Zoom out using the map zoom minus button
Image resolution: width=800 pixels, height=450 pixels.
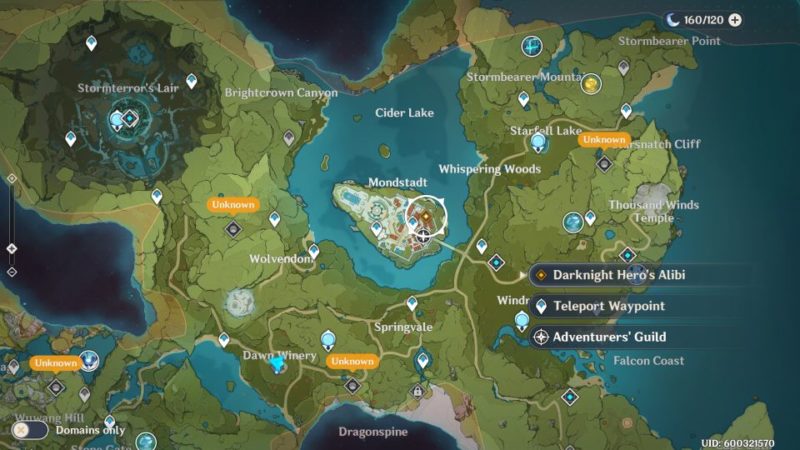(11, 271)
